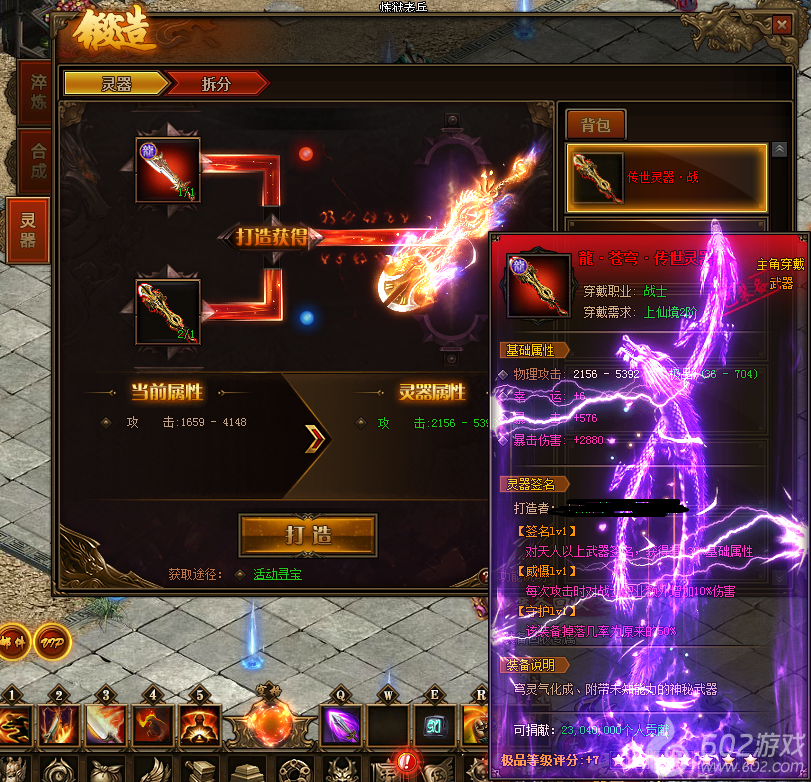Switch to the 拆分 tab

tap(216, 84)
